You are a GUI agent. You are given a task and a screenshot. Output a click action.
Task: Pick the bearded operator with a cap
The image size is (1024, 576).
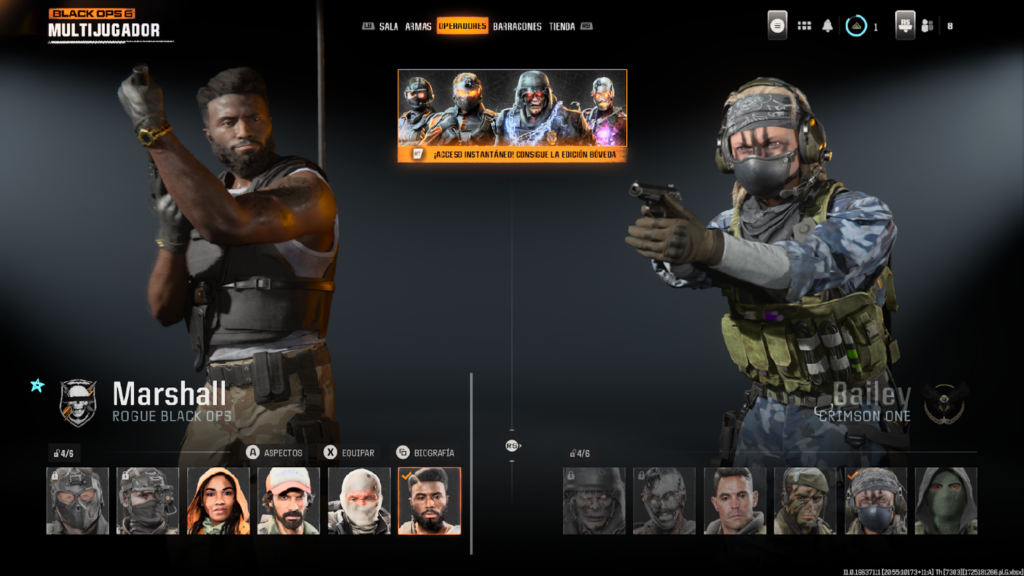point(288,500)
